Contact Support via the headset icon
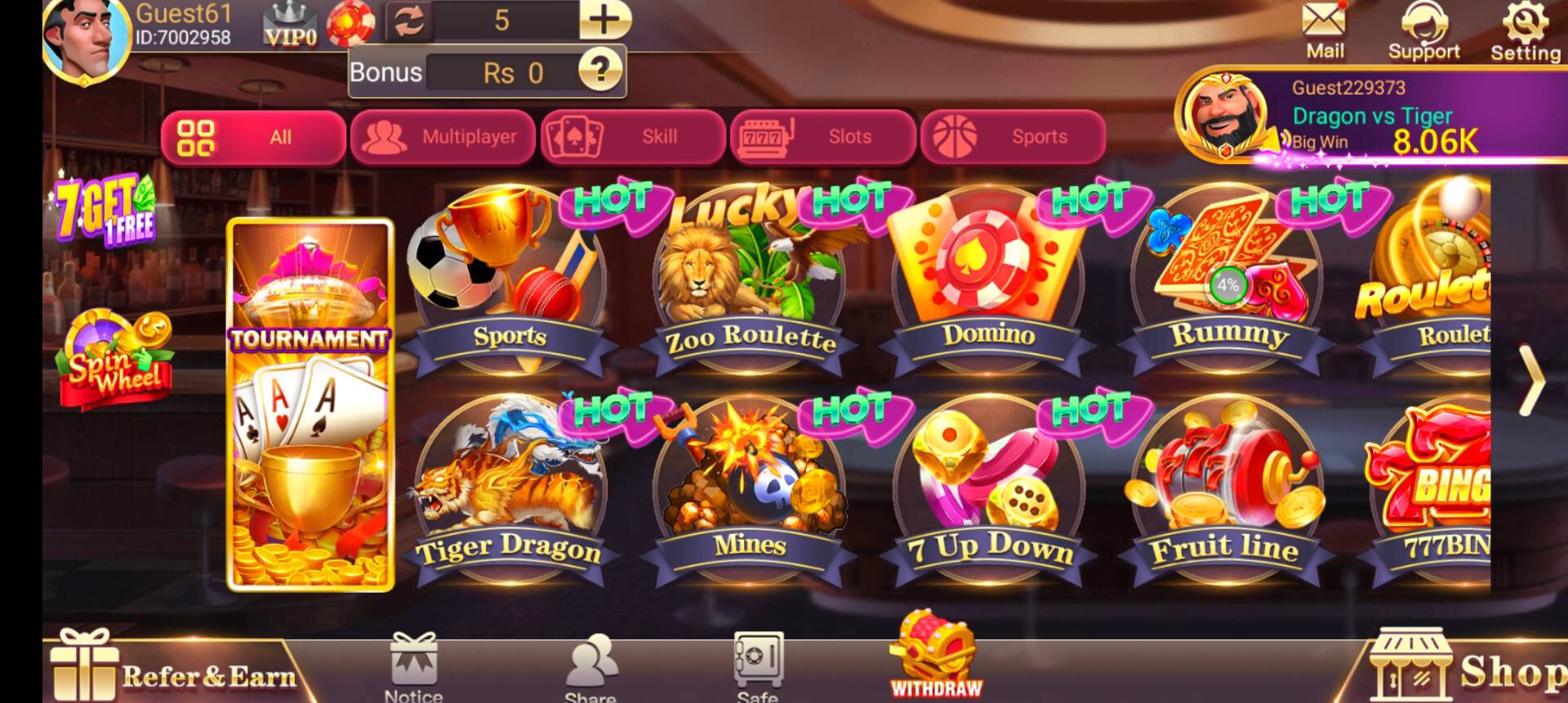This screenshot has width=1568, height=703. 1425,24
